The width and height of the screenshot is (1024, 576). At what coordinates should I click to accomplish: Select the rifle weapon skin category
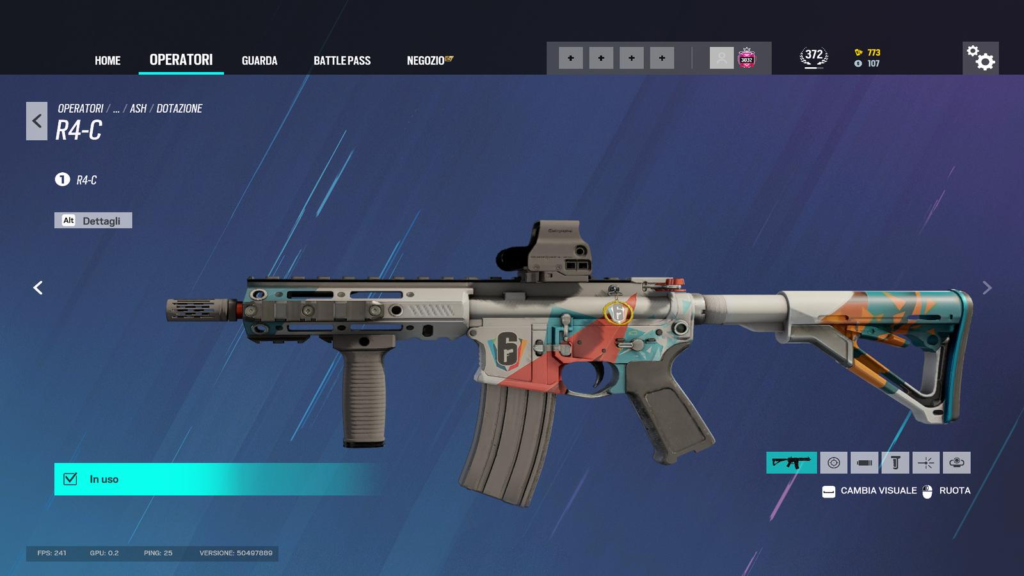791,463
